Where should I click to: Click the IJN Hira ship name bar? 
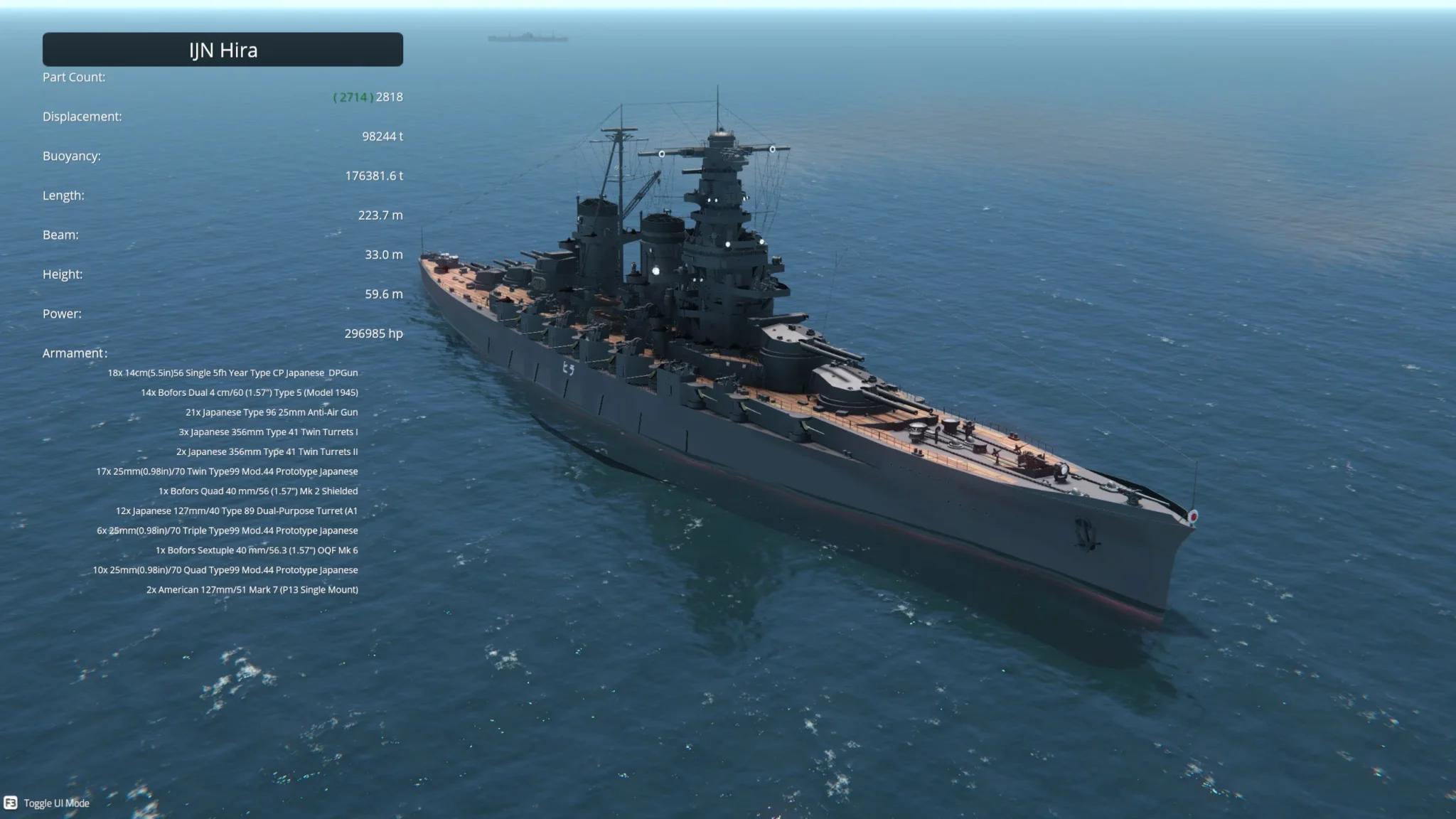click(x=223, y=50)
